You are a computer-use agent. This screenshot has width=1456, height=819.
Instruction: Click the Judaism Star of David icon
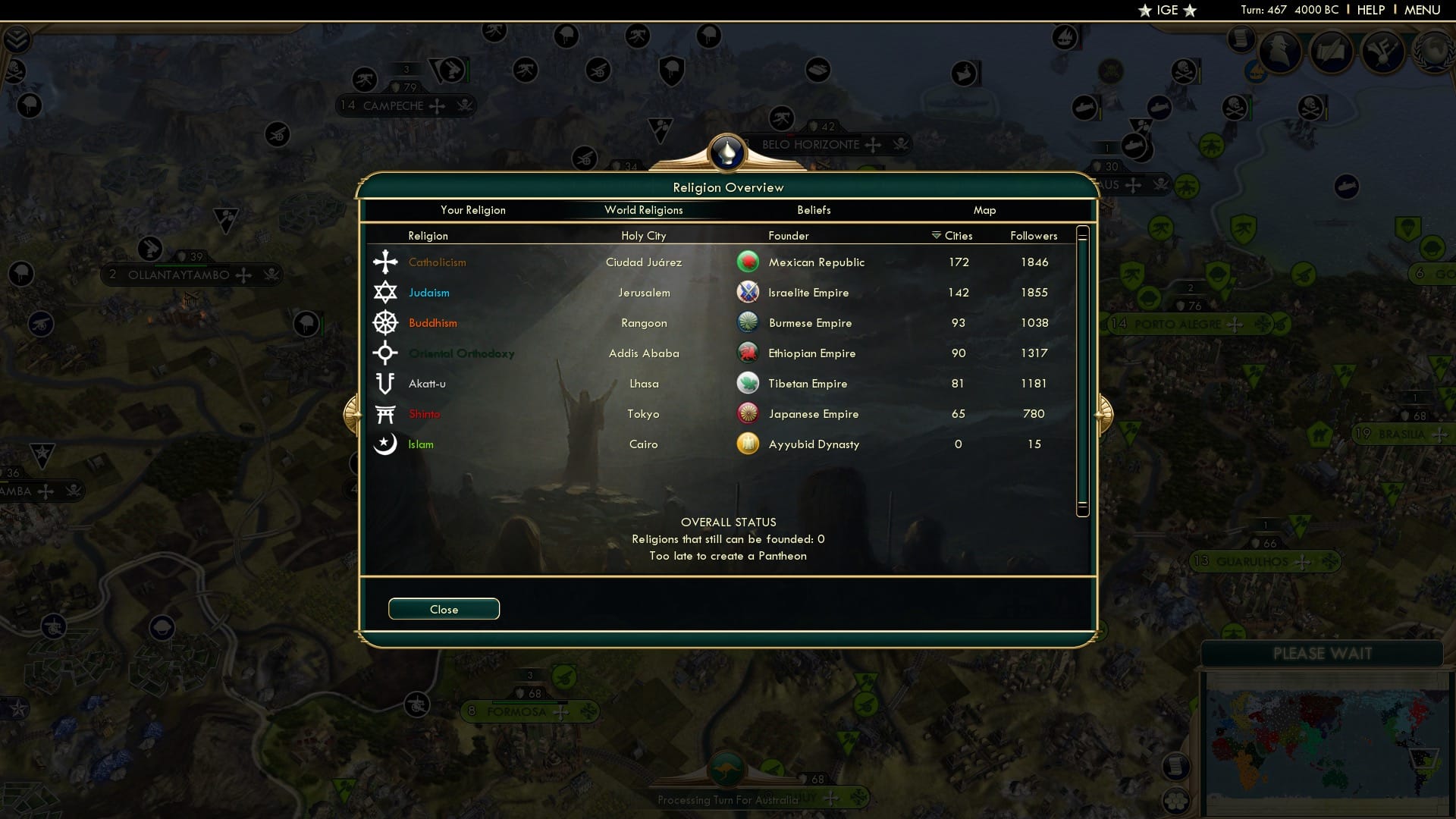tap(386, 292)
